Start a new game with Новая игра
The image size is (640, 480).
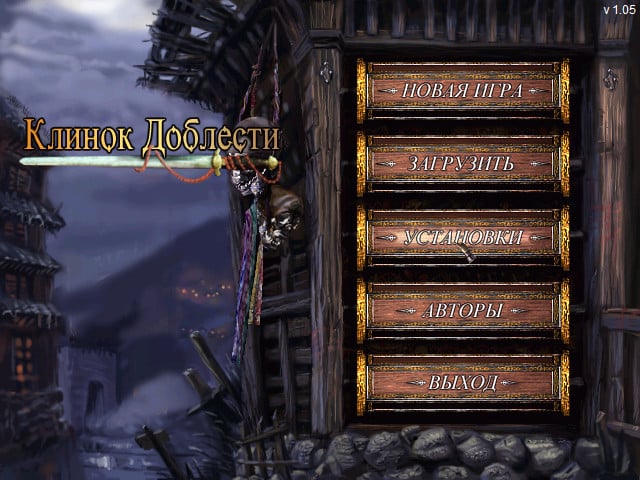[x=462, y=92]
